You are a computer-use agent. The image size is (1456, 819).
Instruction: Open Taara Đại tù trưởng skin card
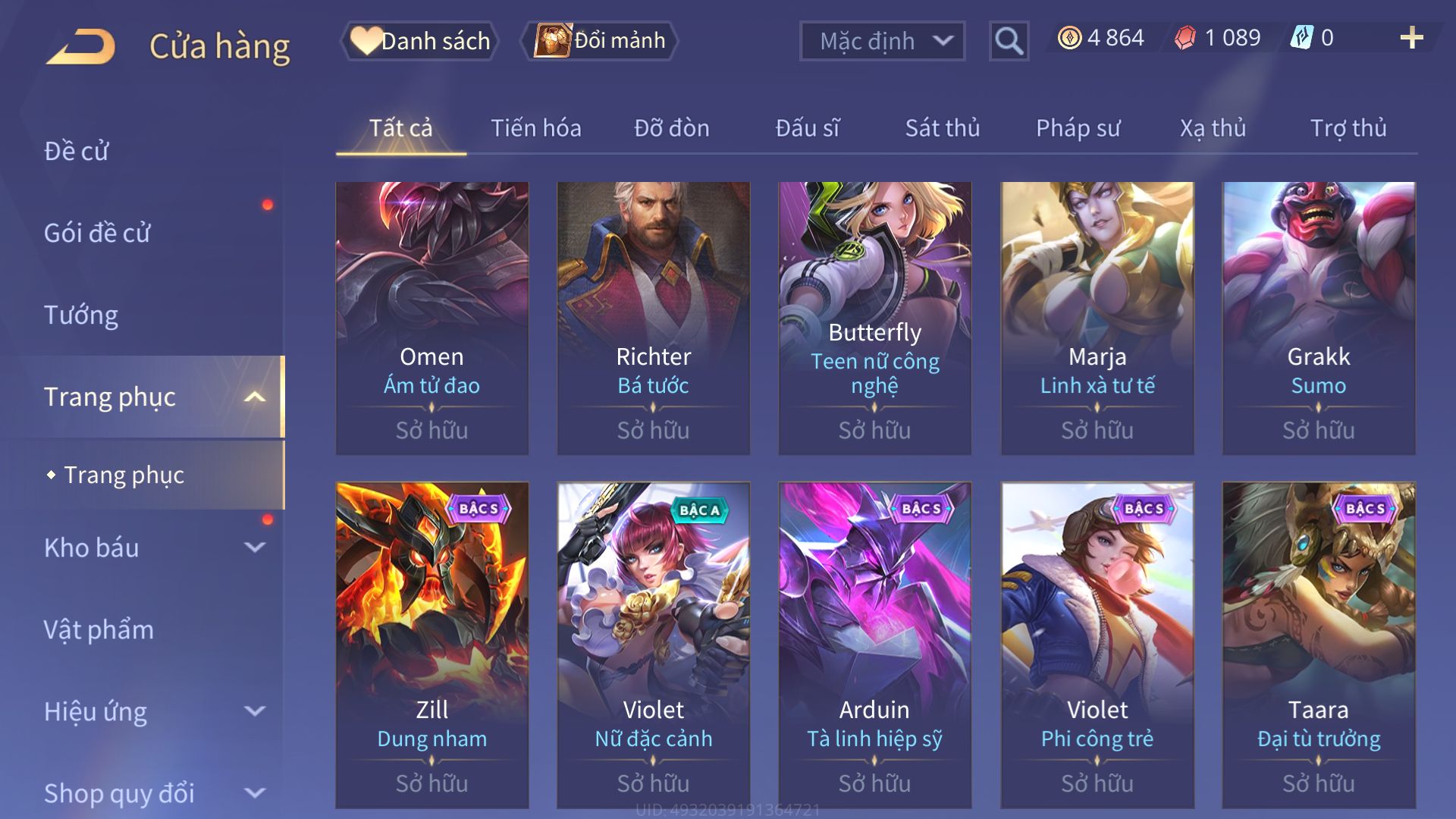[1318, 645]
